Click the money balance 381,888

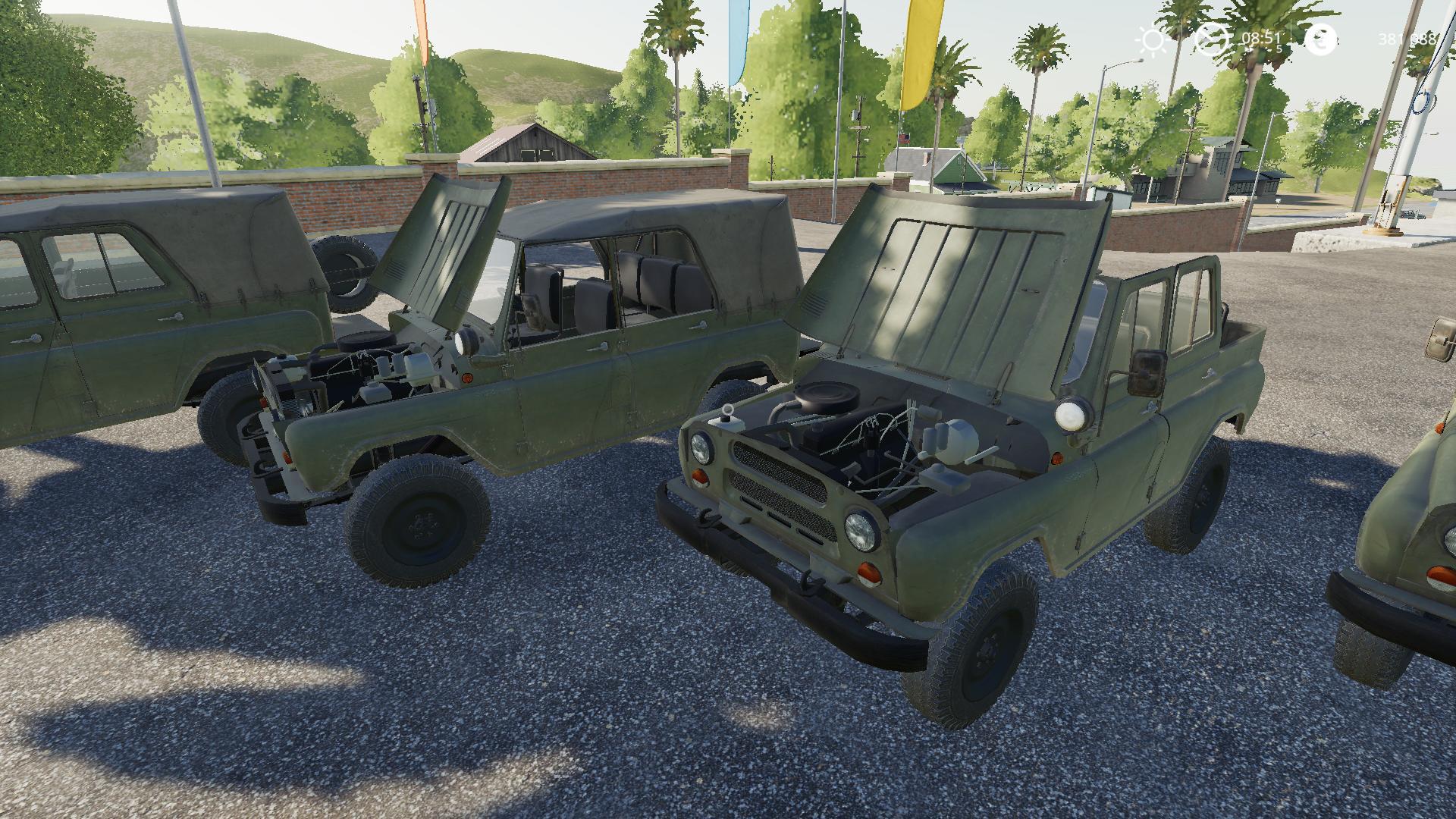coord(1407,38)
